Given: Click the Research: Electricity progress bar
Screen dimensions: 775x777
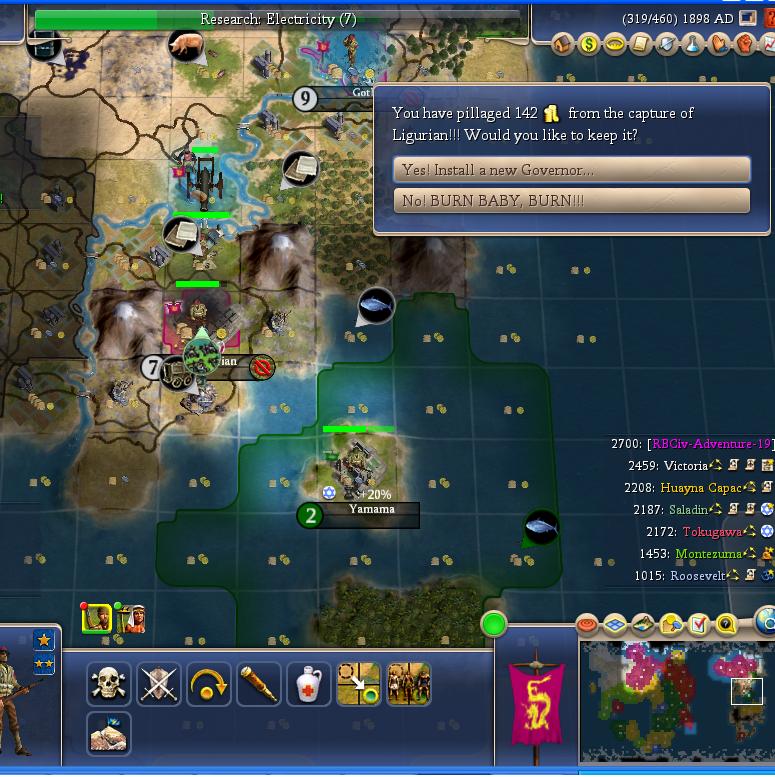Looking at the screenshot, I should click(x=278, y=19).
